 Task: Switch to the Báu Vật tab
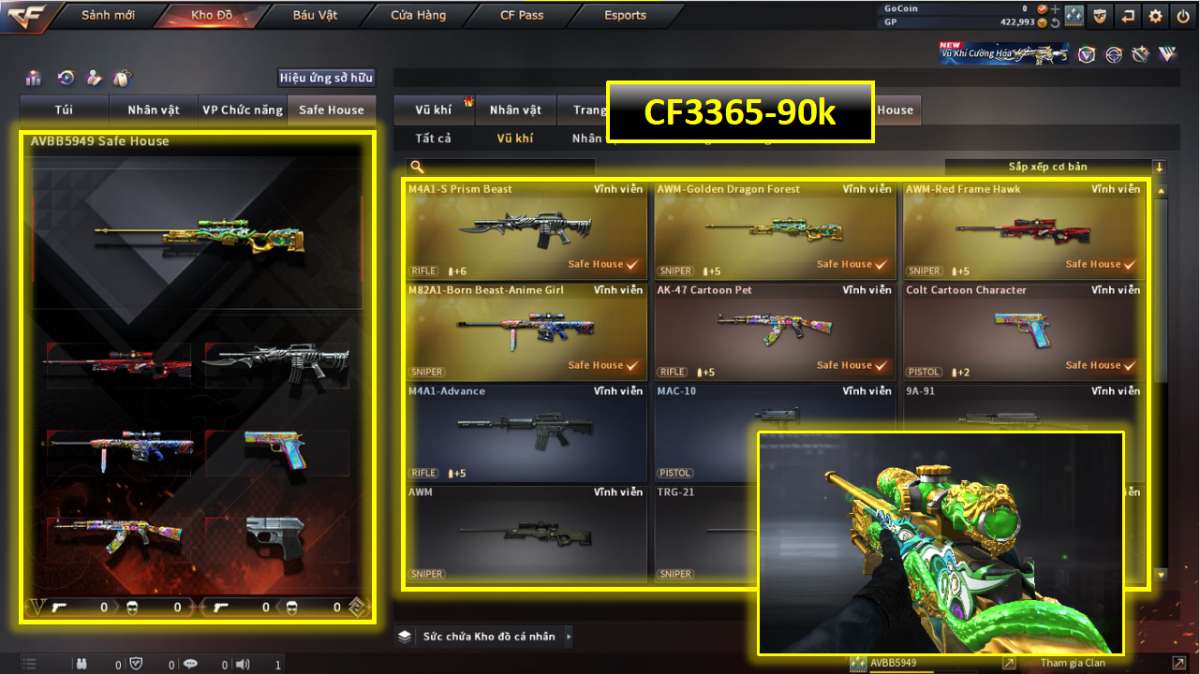[x=315, y=16]
